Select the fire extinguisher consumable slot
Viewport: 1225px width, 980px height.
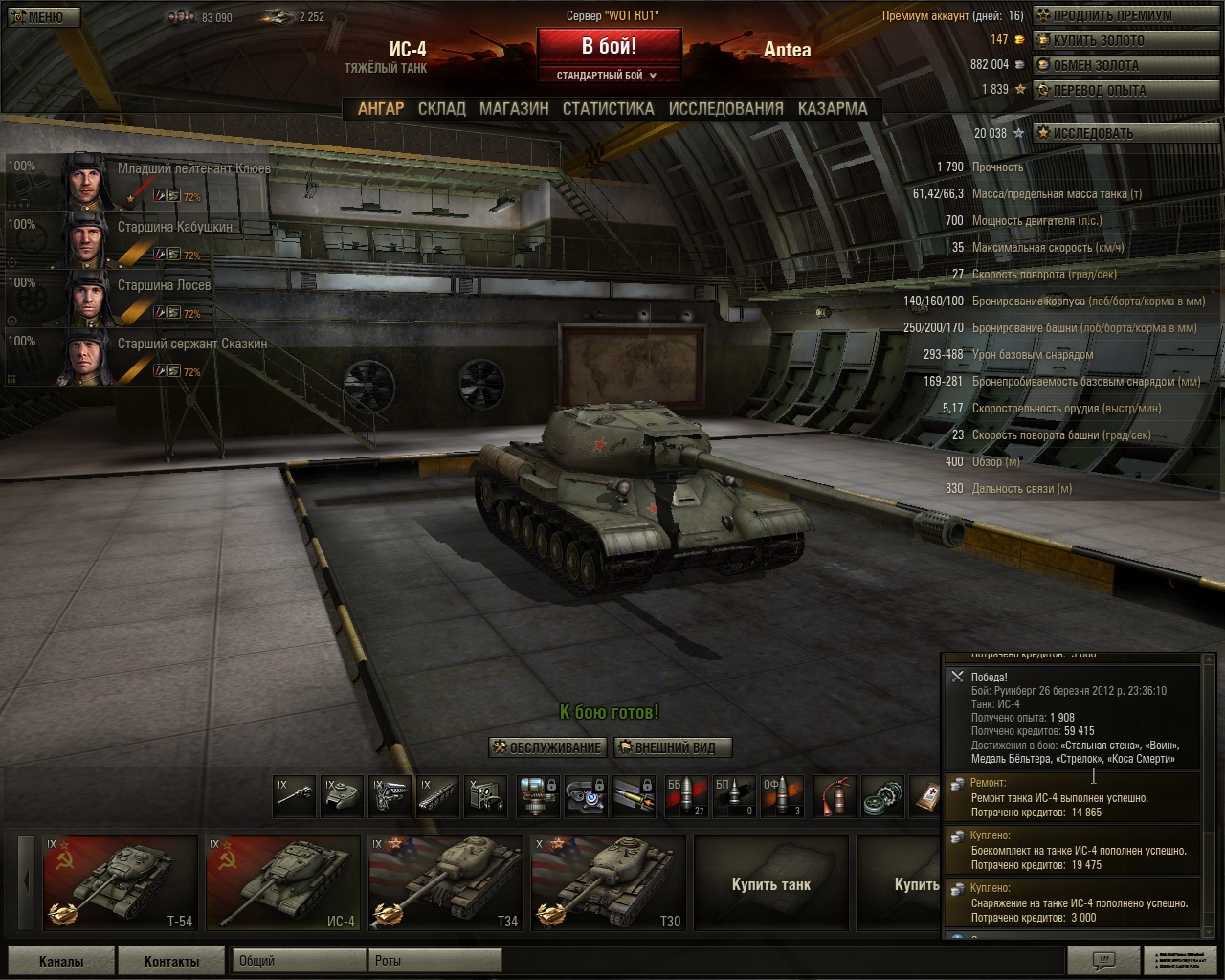(835, 796)
